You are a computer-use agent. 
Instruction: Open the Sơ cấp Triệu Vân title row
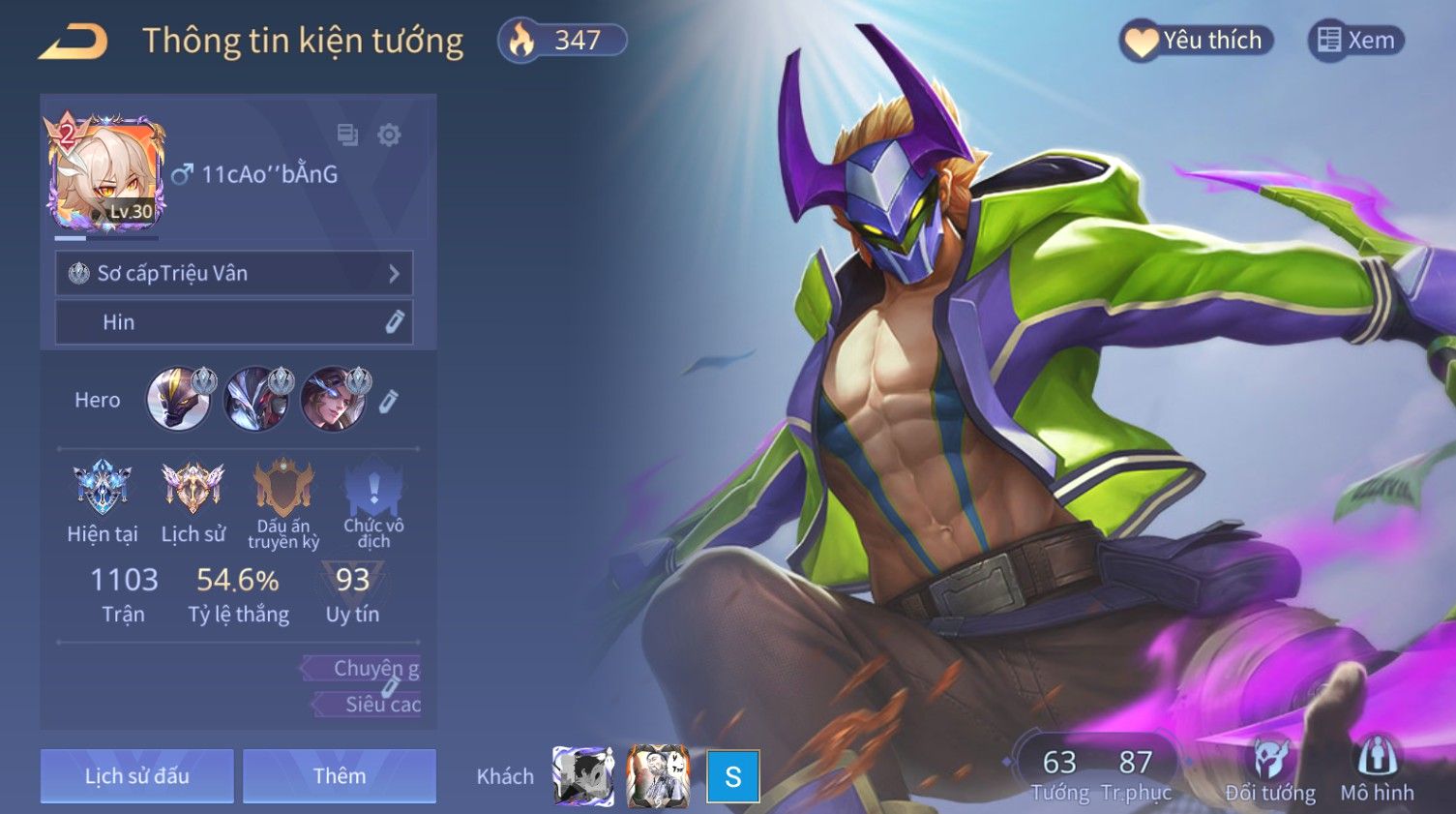(234, 274)
